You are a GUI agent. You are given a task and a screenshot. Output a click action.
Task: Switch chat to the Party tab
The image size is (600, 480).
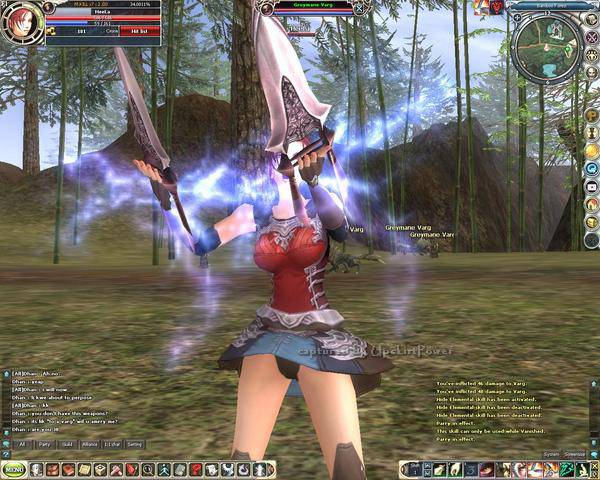(x=44, y=443)
